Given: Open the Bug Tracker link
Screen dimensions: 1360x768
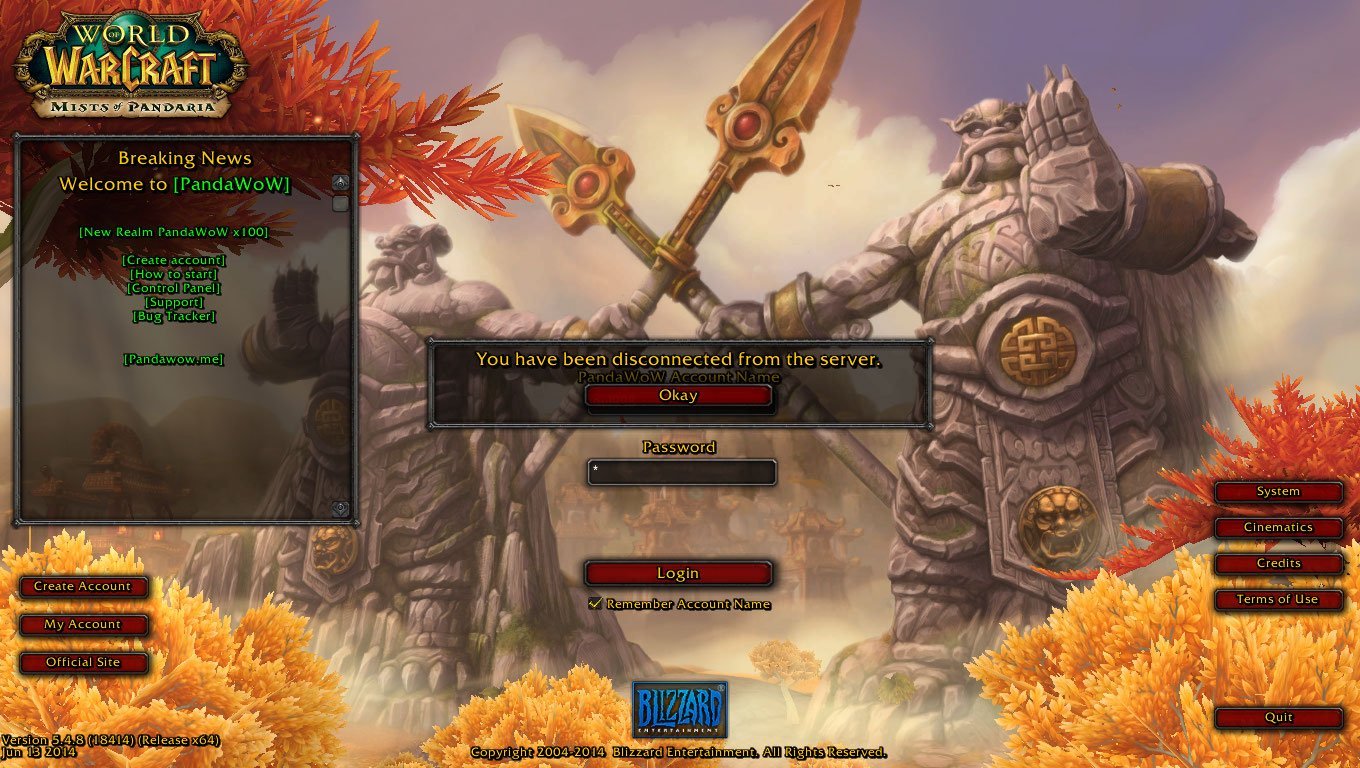Looking at the screenshot, I should [x=174, y=316].
